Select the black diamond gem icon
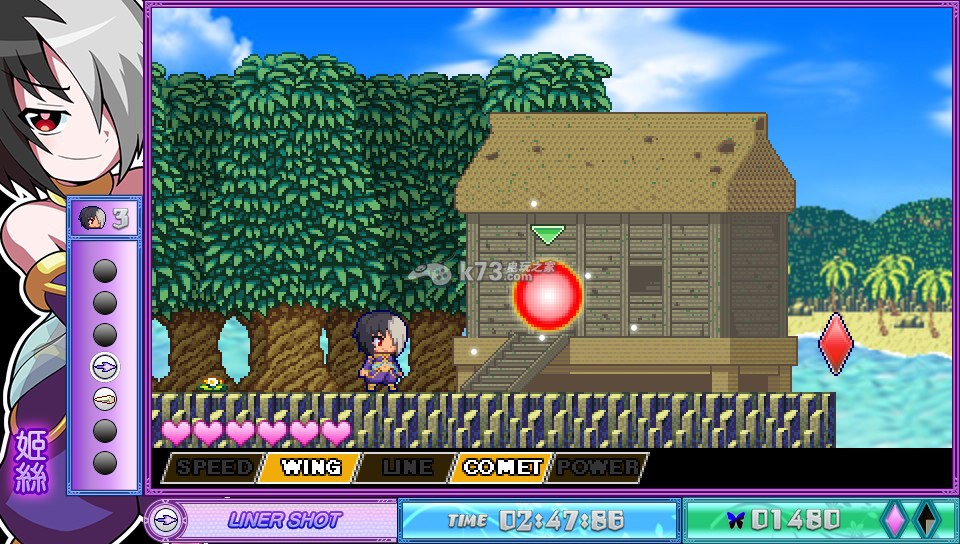 (x=928, y=519)
